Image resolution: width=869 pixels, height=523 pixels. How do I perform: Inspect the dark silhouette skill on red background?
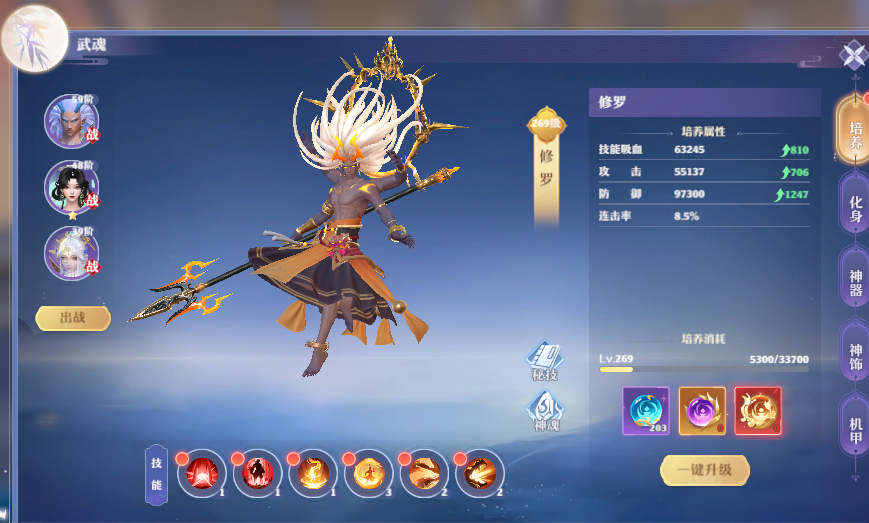pos(257,473)
